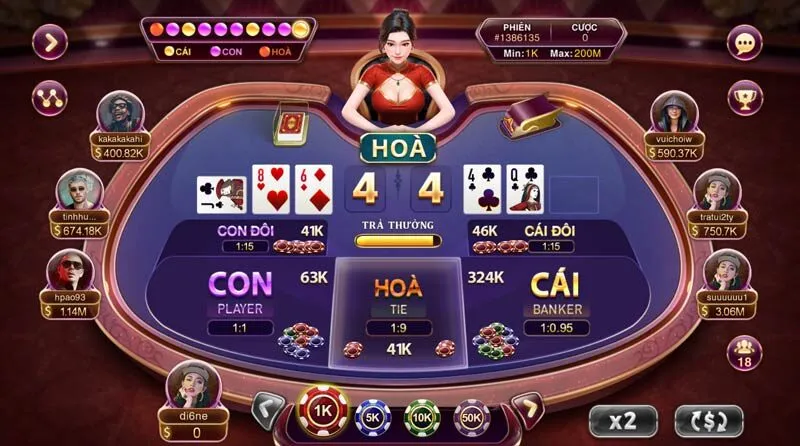Screen dimensions: 800x446
Task: Pick the 10K chip
Action: pyautogui.click(x=422, y=414)
